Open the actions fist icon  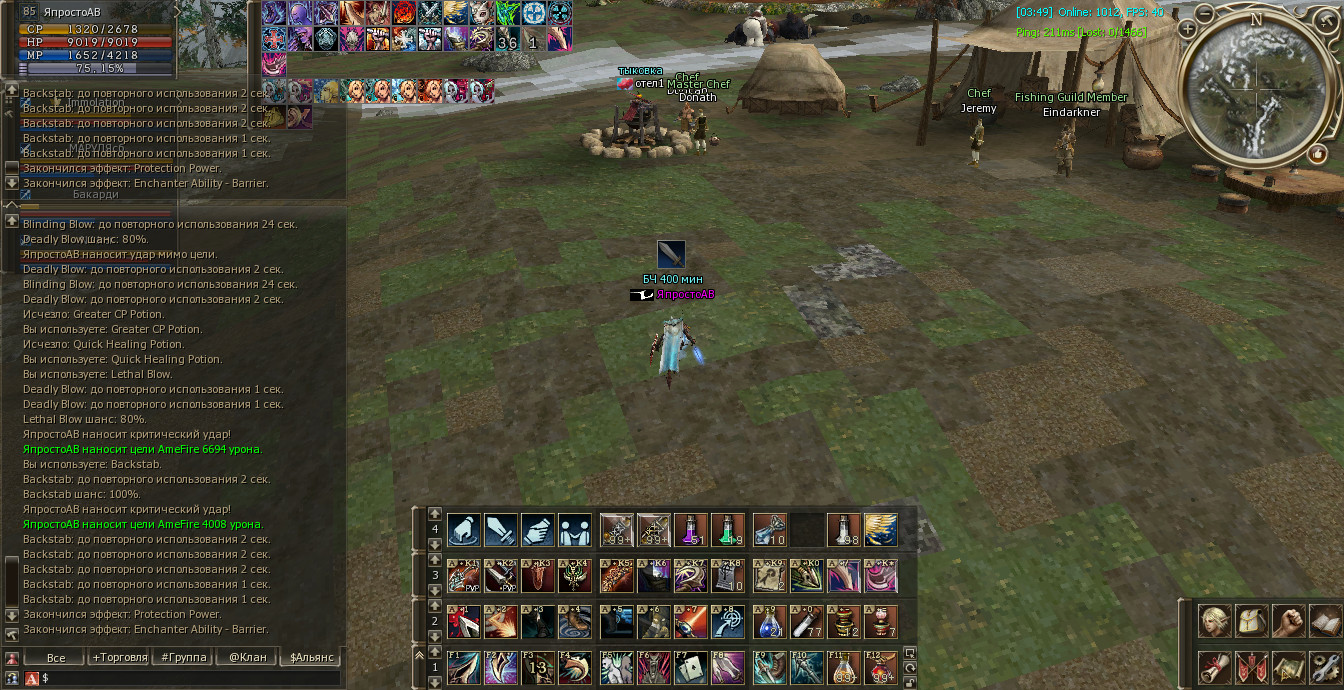[1288, 621]
